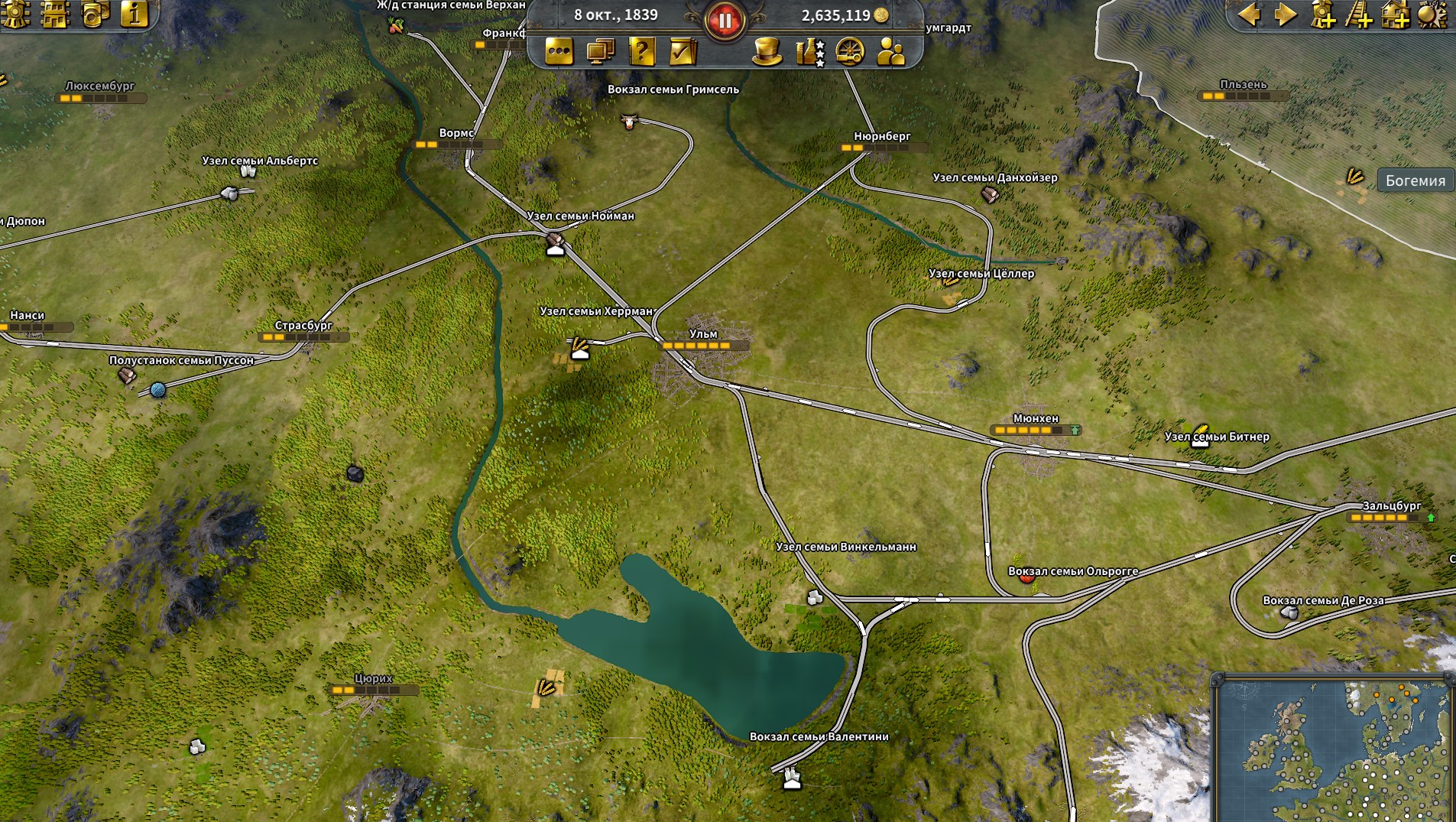Image resolution: width=1456 pixels, height=822 pixels.
Task: Open the monitors icon panel
Action: coord(601,51)
